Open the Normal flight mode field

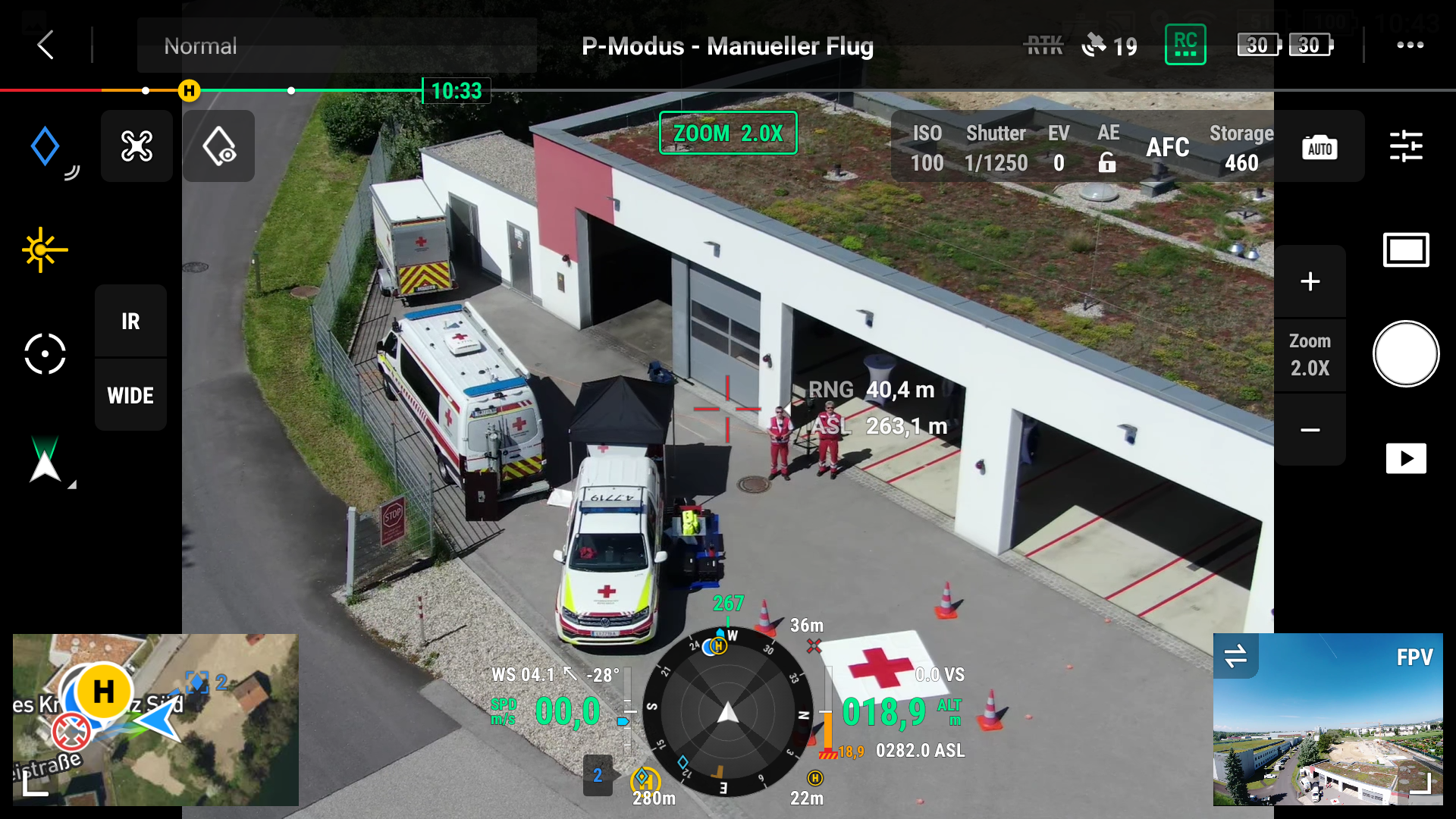pyautogui.click(x=337, y=46)
